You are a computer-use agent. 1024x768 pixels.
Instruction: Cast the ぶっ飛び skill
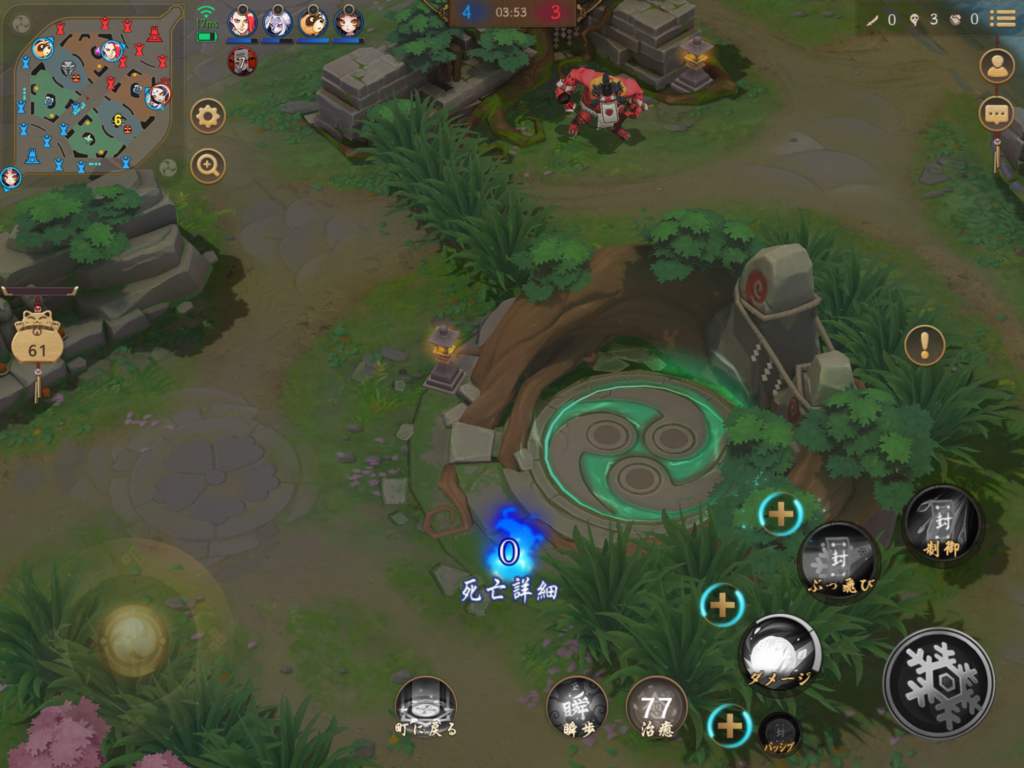point(838,560)
